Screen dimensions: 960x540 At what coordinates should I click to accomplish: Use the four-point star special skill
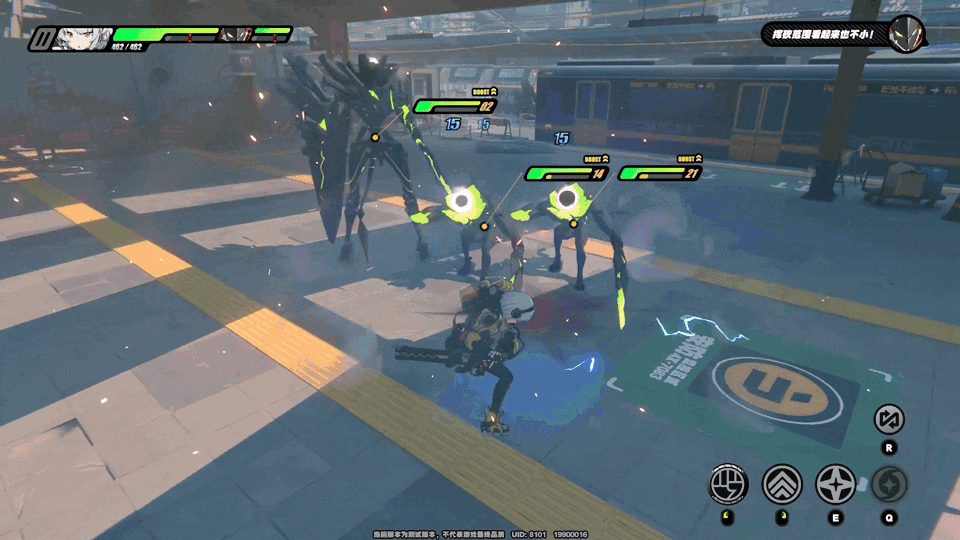pyautogui.click(x=836, y=485)
